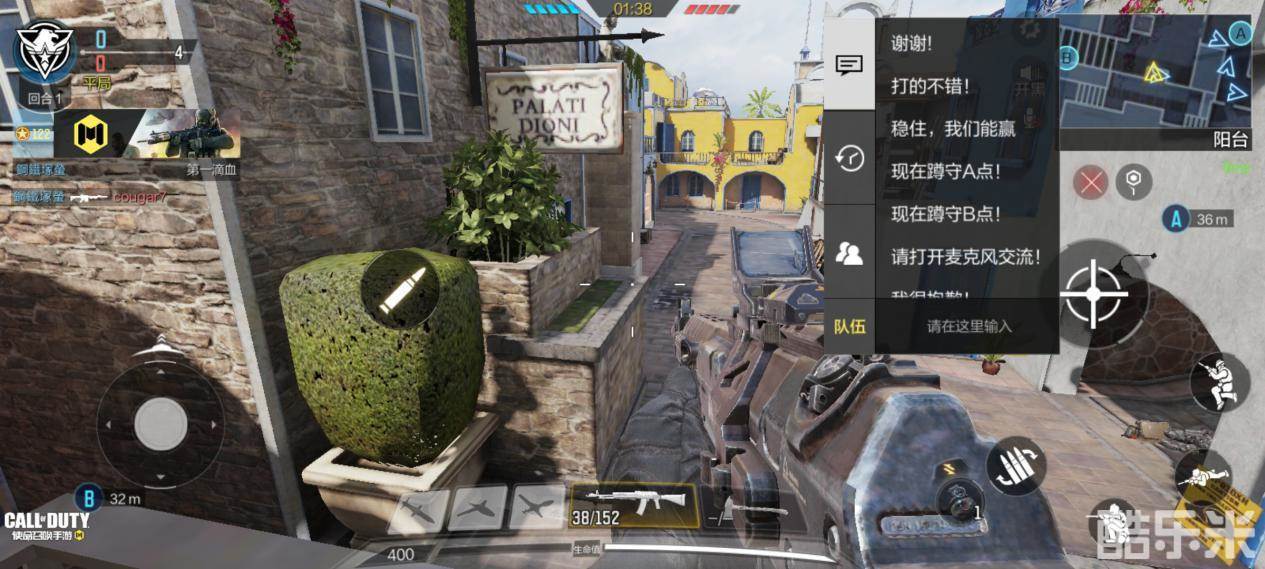Close using the red X circle button
Image resolution: width=1265 pixels, height=569 pixels.
click(1091, 183)
